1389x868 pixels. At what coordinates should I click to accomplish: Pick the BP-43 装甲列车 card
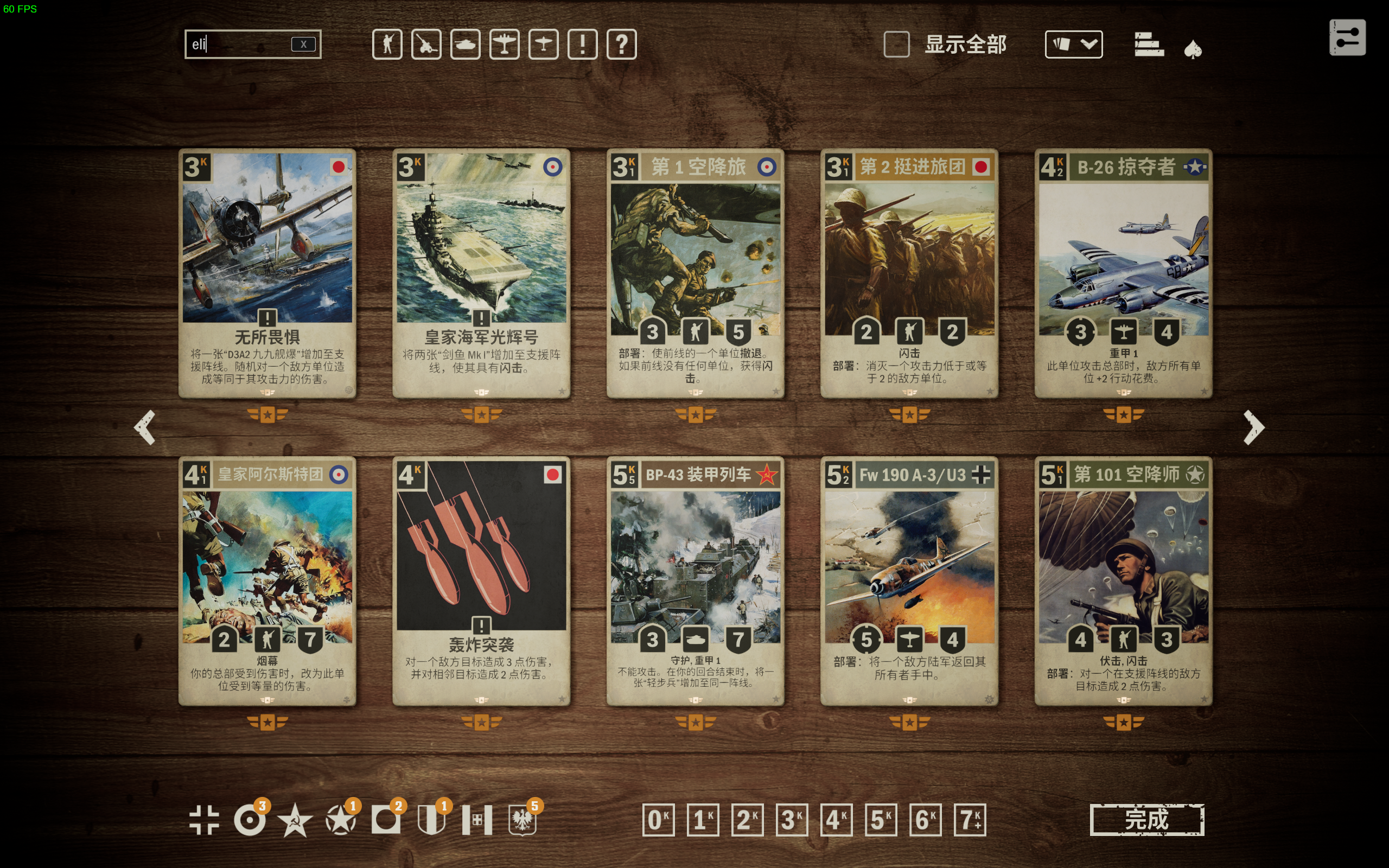pyautogui.click(x=695, y=581)
